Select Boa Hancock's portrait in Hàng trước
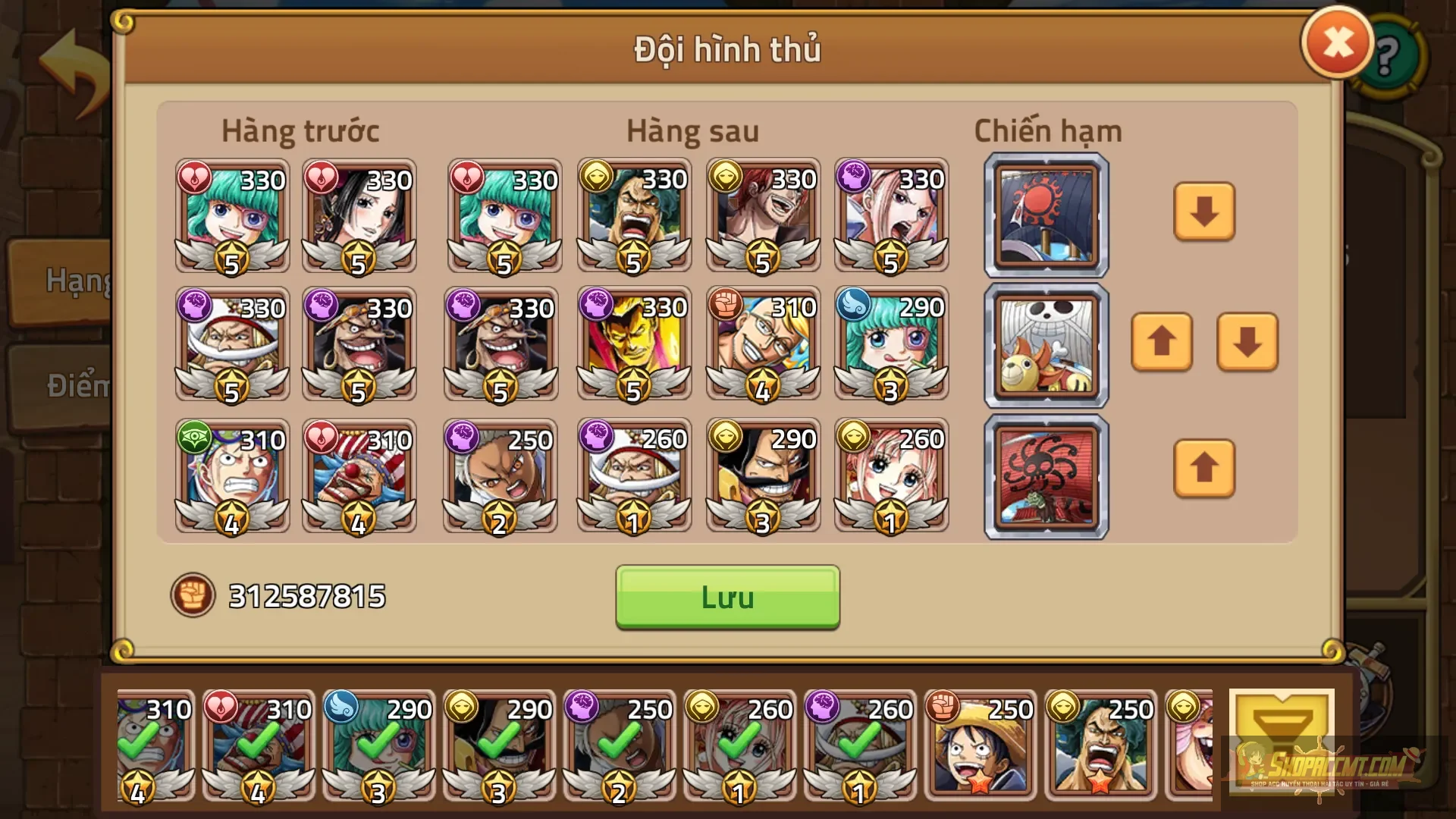 (360, 216)
